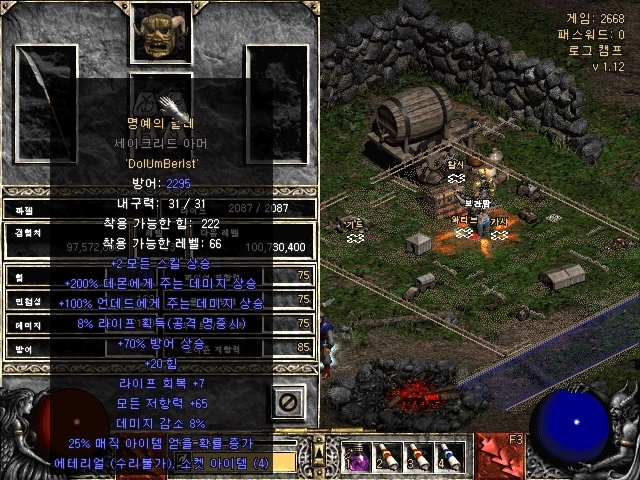Close the mercenary equipment panel
Image resolution: width=640 pixels, height=480 pixels.
288,402
